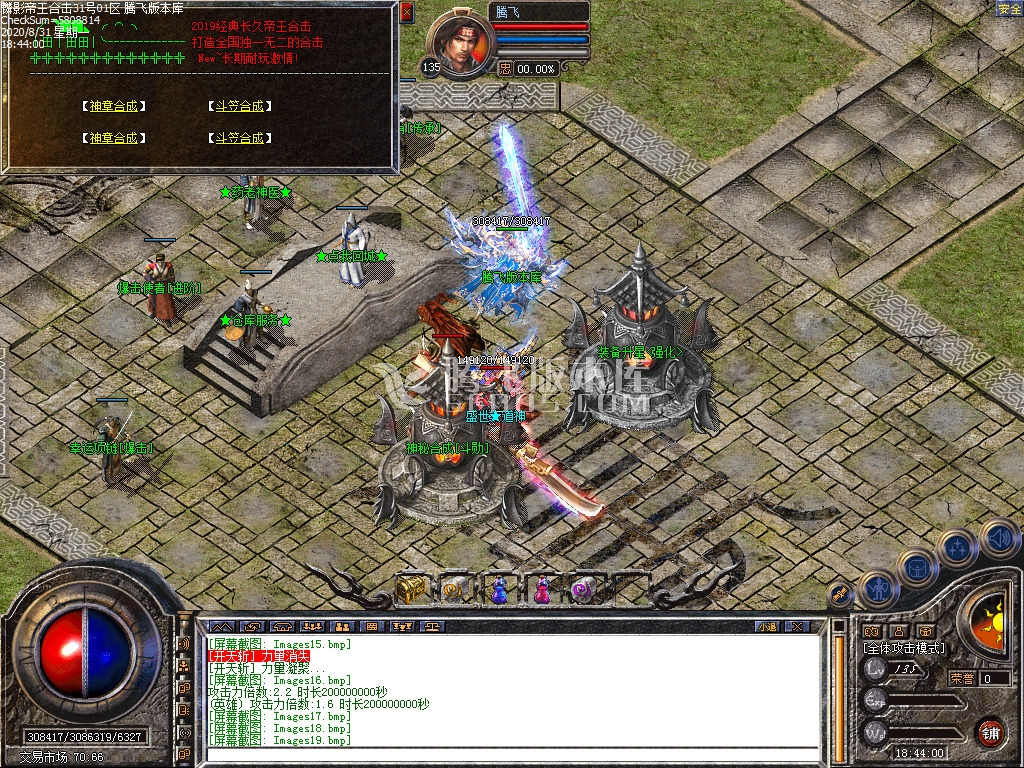Use the blue potion bottle in belt
This screenshot has width=1024, height=768.
[498, 592]
